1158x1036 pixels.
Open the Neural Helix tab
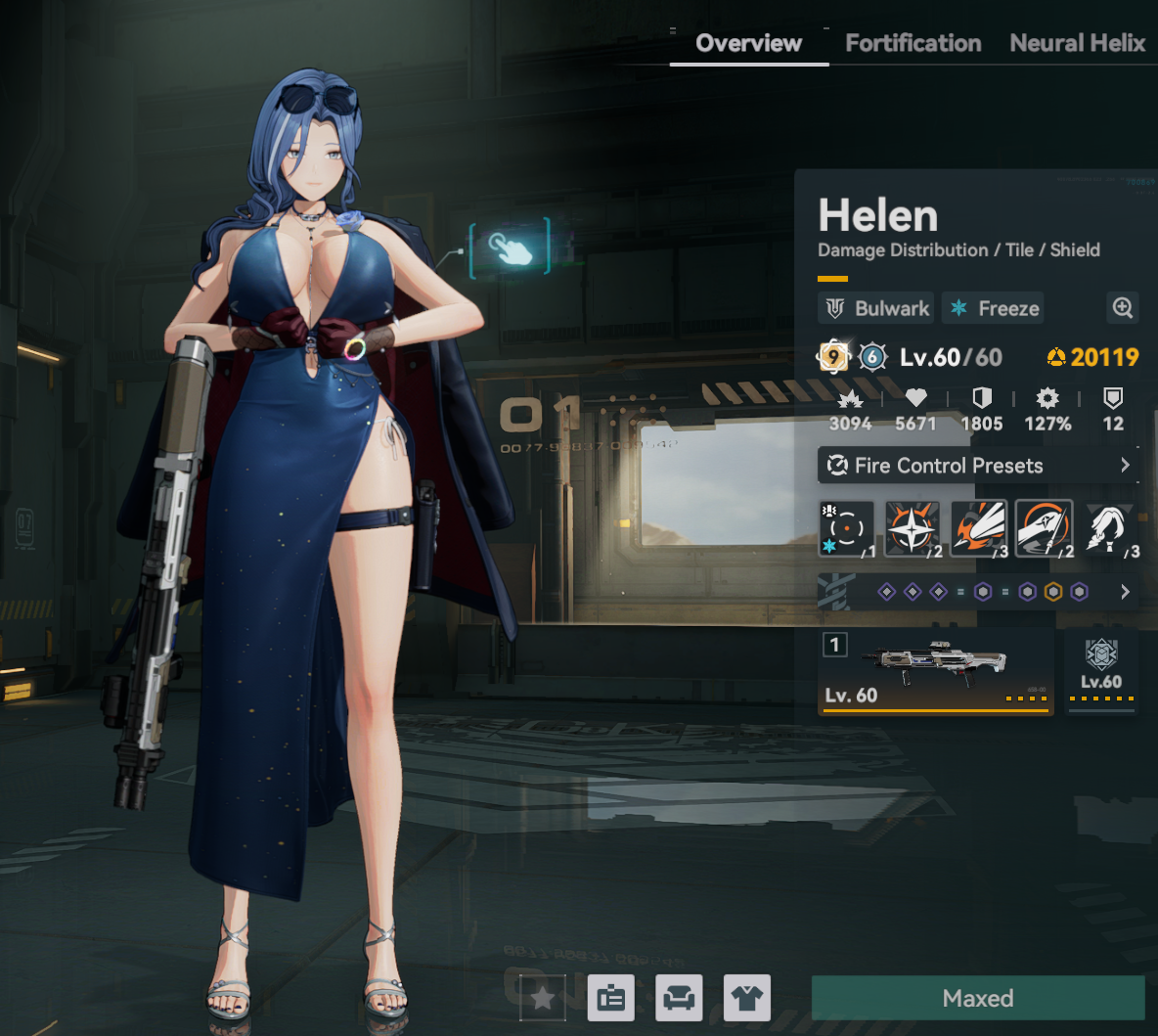(x=1077, y=43)
